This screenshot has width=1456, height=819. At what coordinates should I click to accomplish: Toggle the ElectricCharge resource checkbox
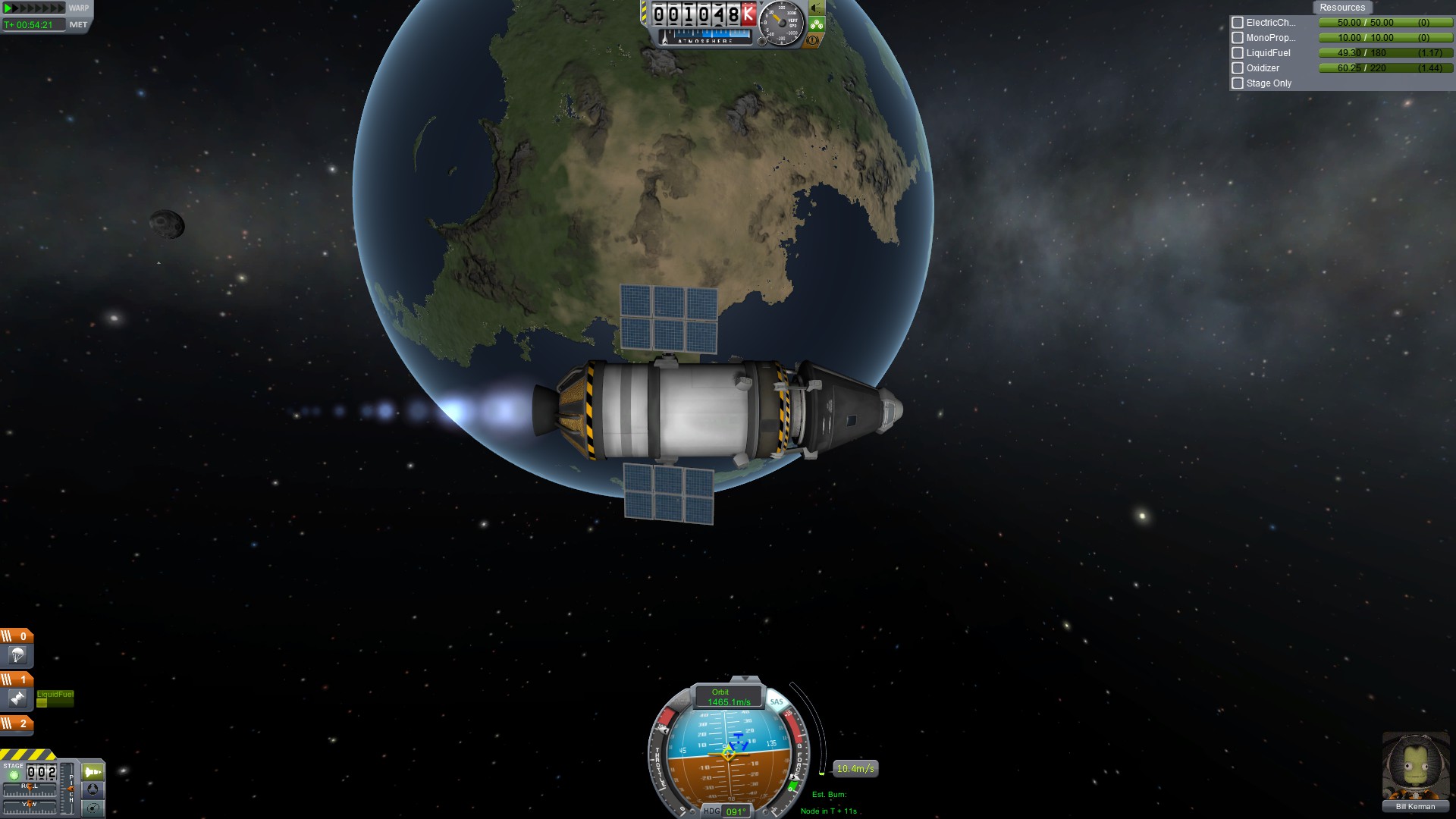point(1238,23)
